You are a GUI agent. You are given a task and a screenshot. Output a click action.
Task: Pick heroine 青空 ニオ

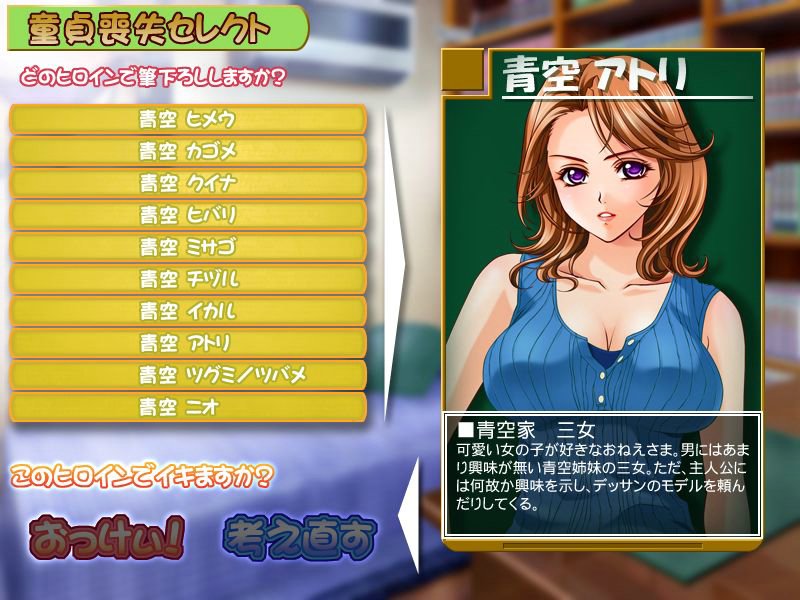188,407
